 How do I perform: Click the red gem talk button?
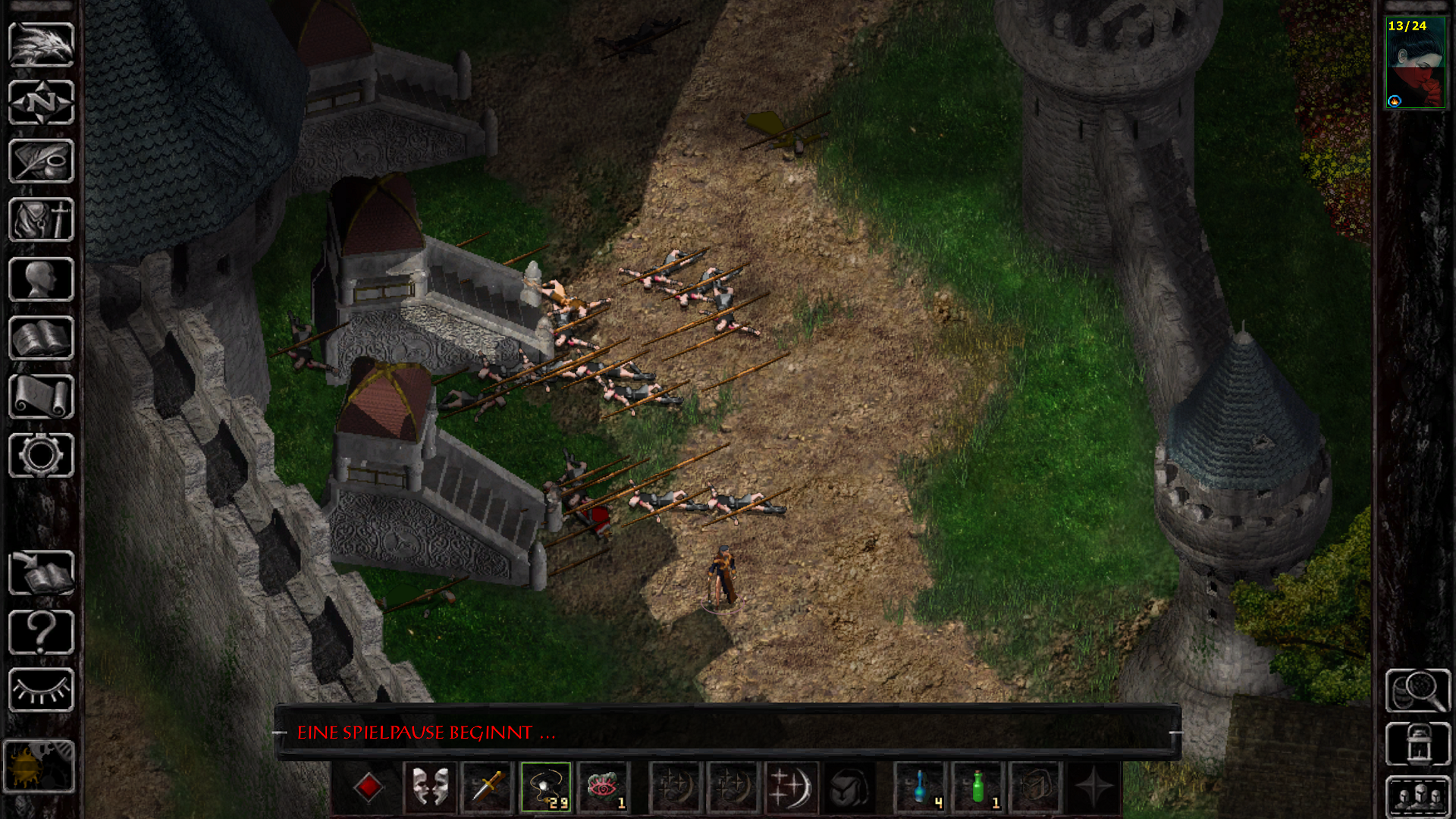(369, 787)
